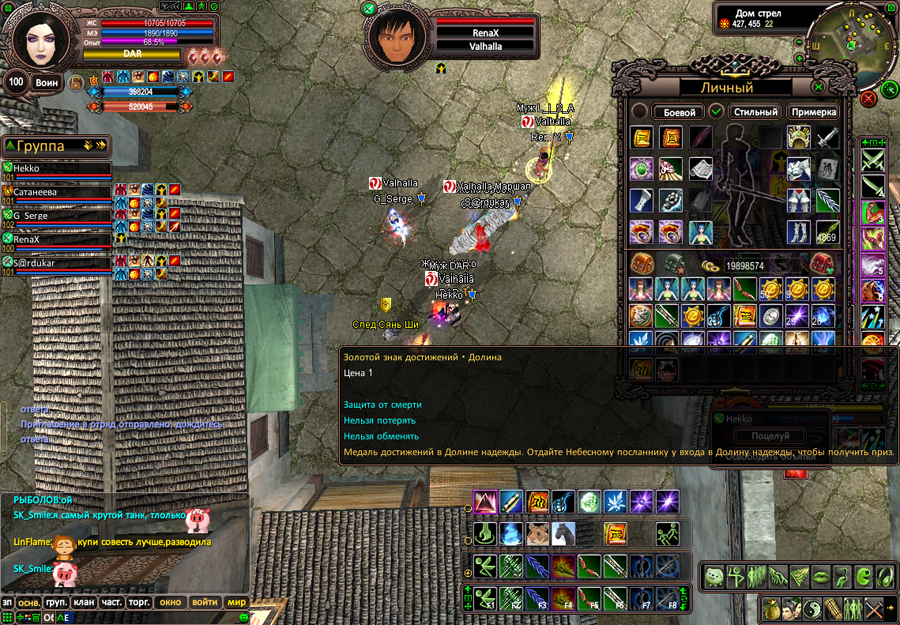Select the white boots equipment slot
This screenshot has height=625, width=900.
click(798, 232)
